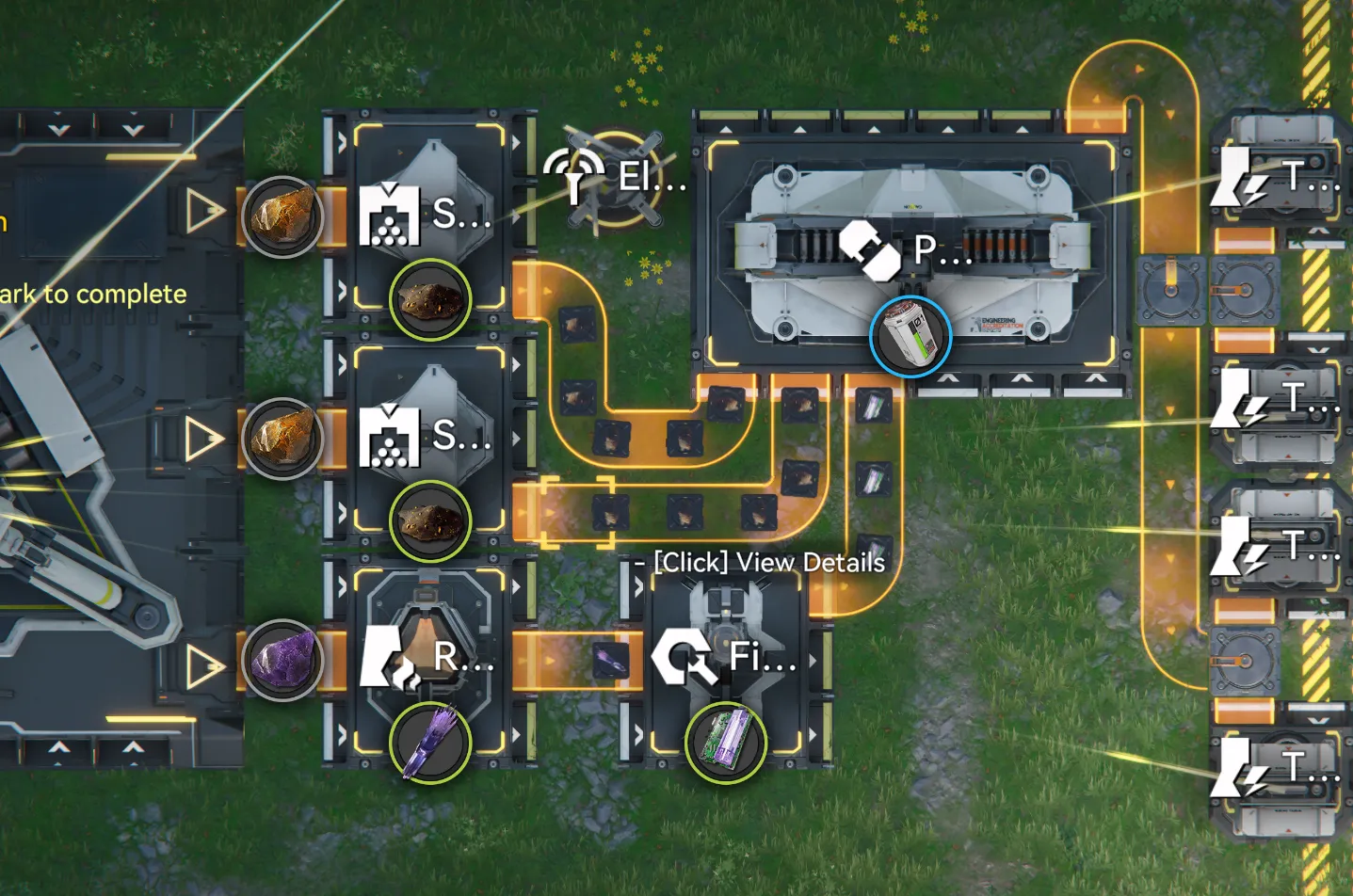This screenshot has height=896, width=1353.
Task: Click the purple crystal moving on the conveyor belt
Action: pyautogui.click(x=609, y=659)
